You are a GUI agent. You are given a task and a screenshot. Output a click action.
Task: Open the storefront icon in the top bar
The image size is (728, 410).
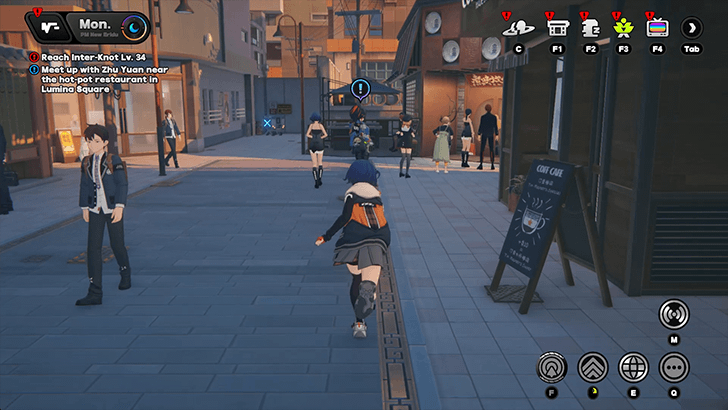[556, 28]
